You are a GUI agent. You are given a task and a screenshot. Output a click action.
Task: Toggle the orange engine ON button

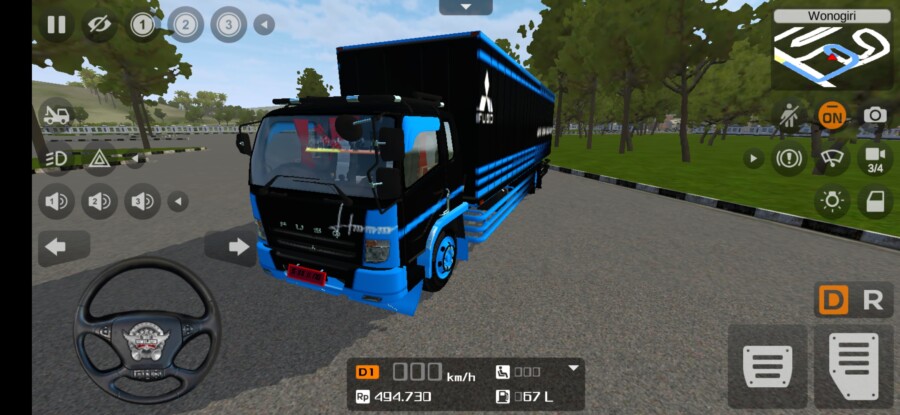point(831,116)
